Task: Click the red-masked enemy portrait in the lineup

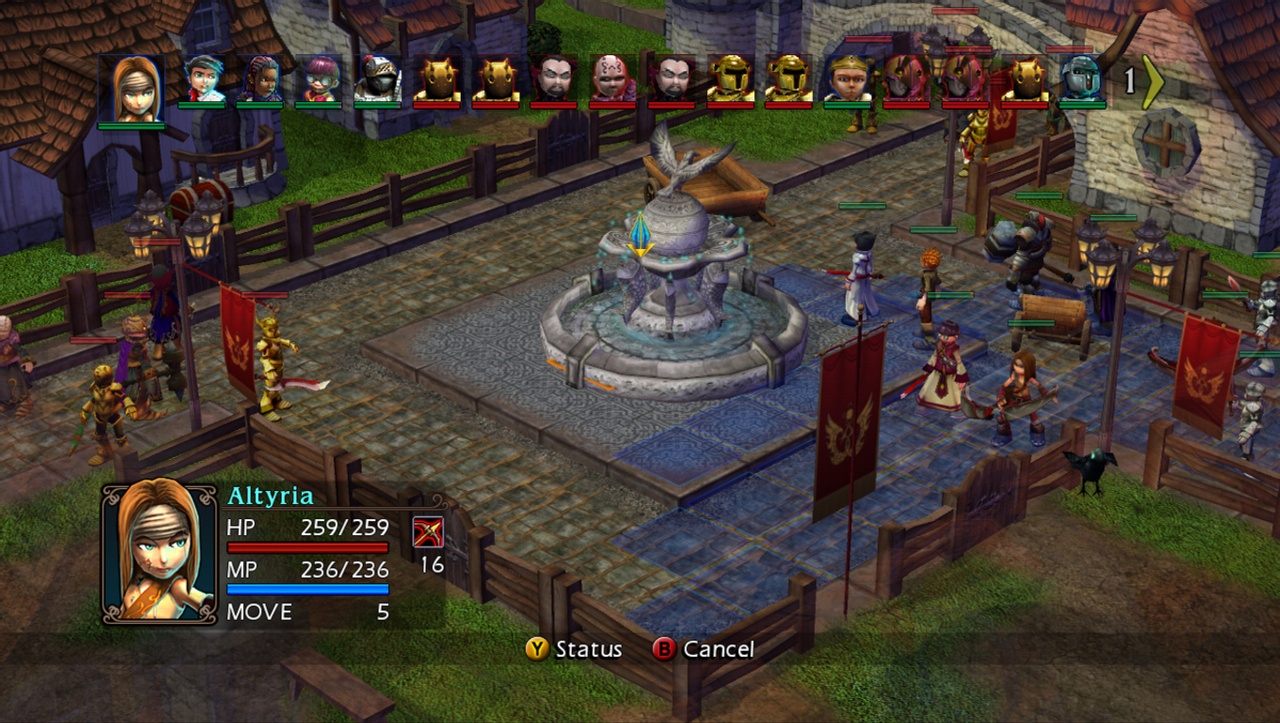Action: 905,80
